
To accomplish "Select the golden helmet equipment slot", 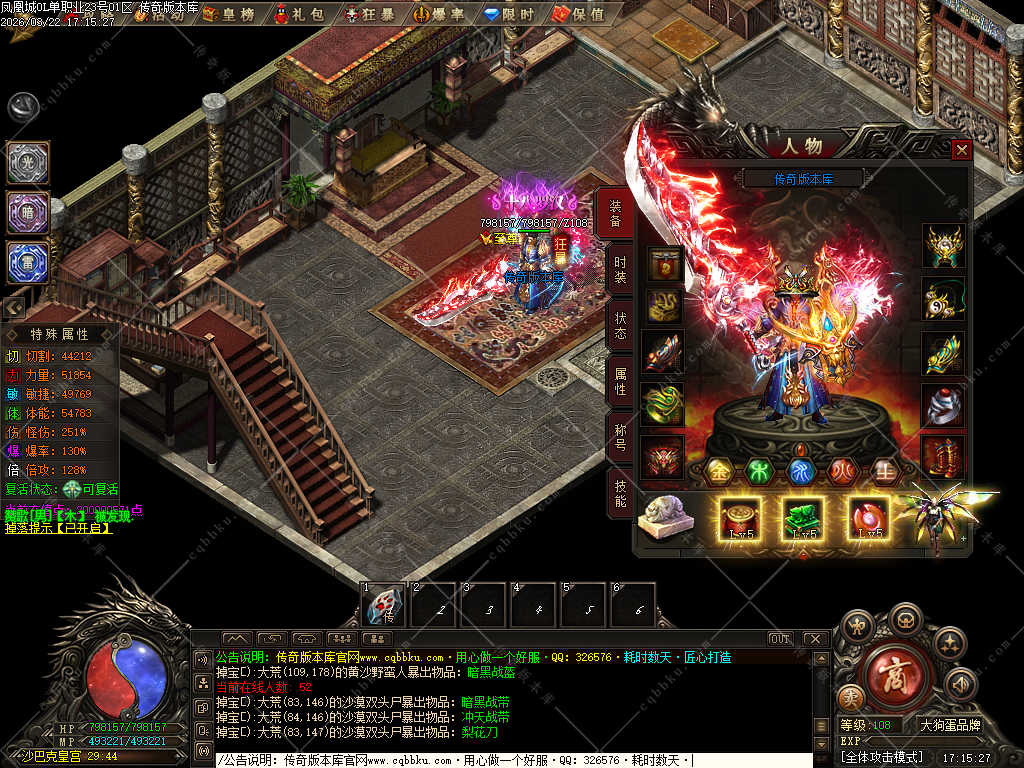I will 943,245.
